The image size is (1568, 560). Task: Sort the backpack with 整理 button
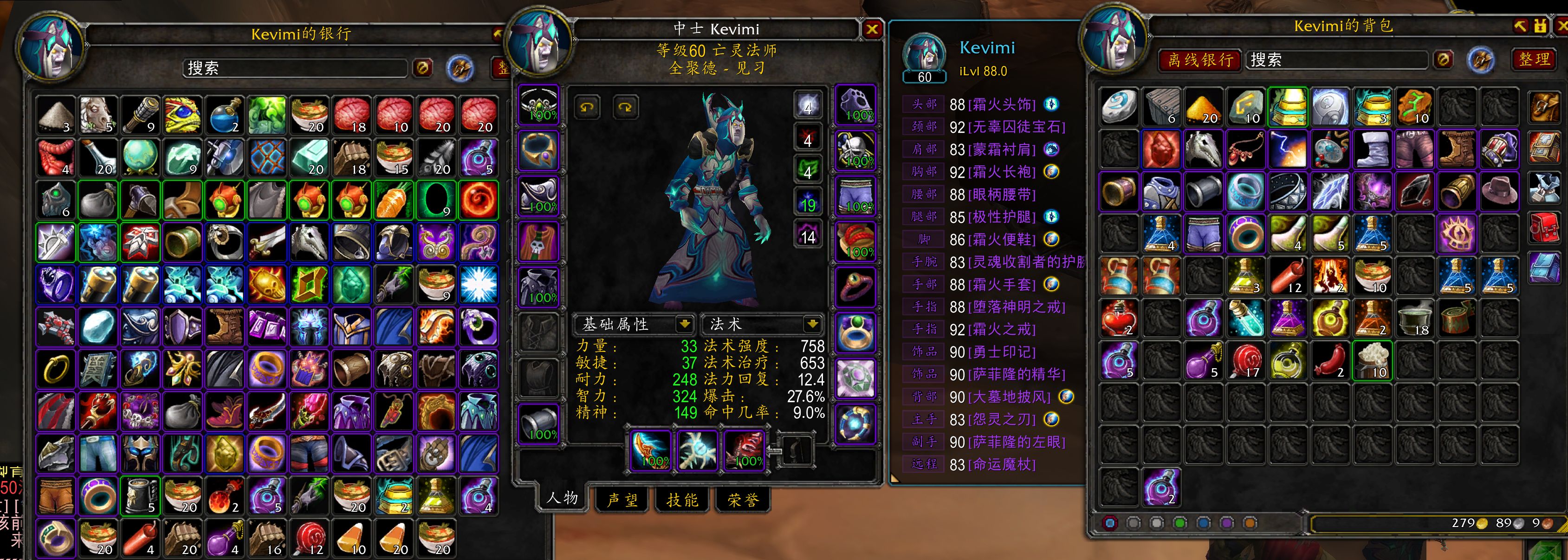(x=1534, y=59)
